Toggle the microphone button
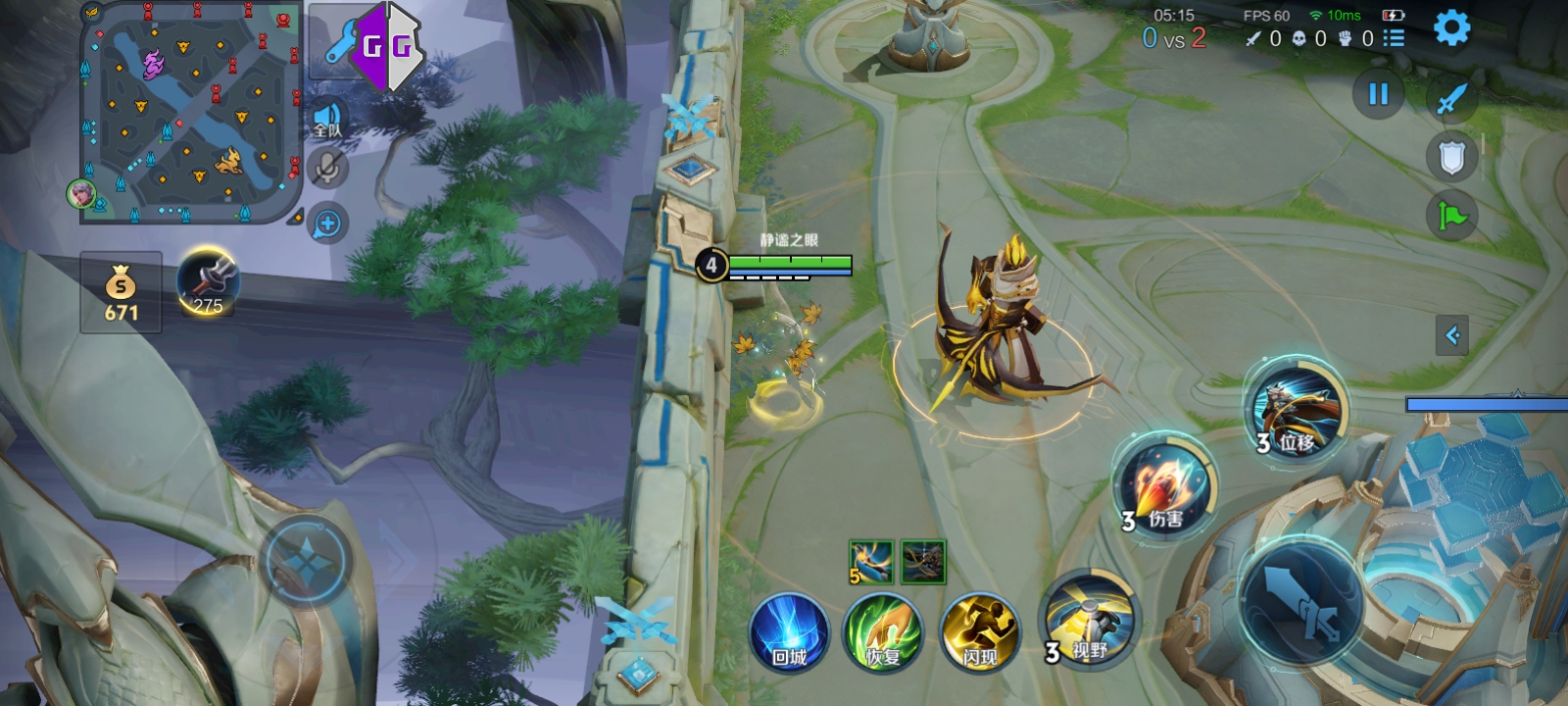Viewport: 1568px width, 706px height. pyautogui.click(x=327, y=169)
